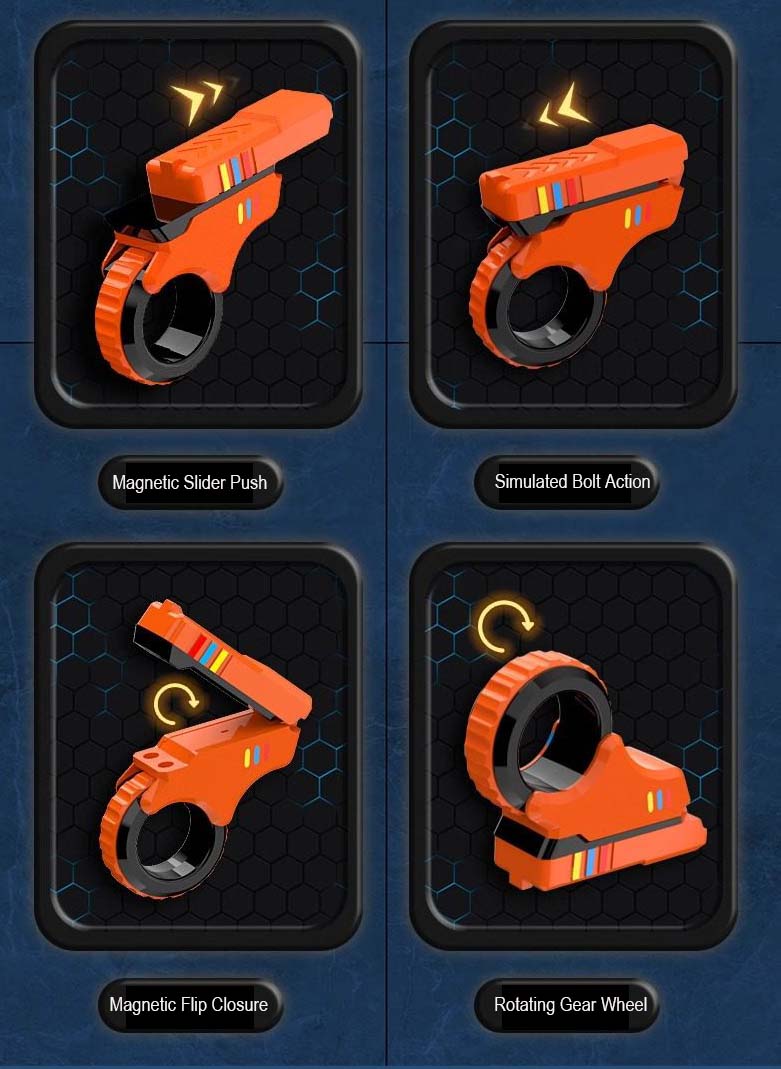Screen dimensions: 781x1069
Task: Open the bolt action toy tile with backward arrows
Action: point(573,226)
